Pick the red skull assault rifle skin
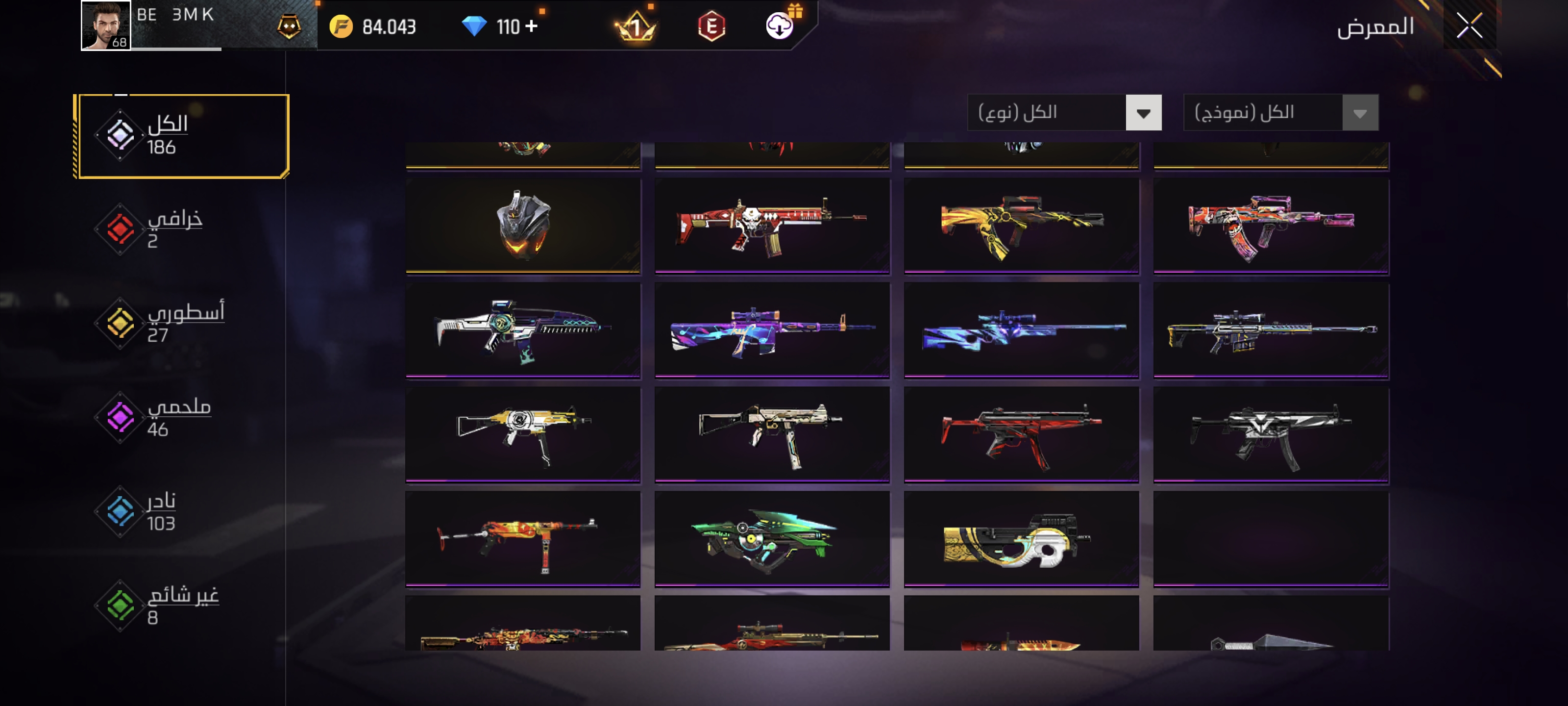Viewport: 1568px width, 706px height. point(772,226)
